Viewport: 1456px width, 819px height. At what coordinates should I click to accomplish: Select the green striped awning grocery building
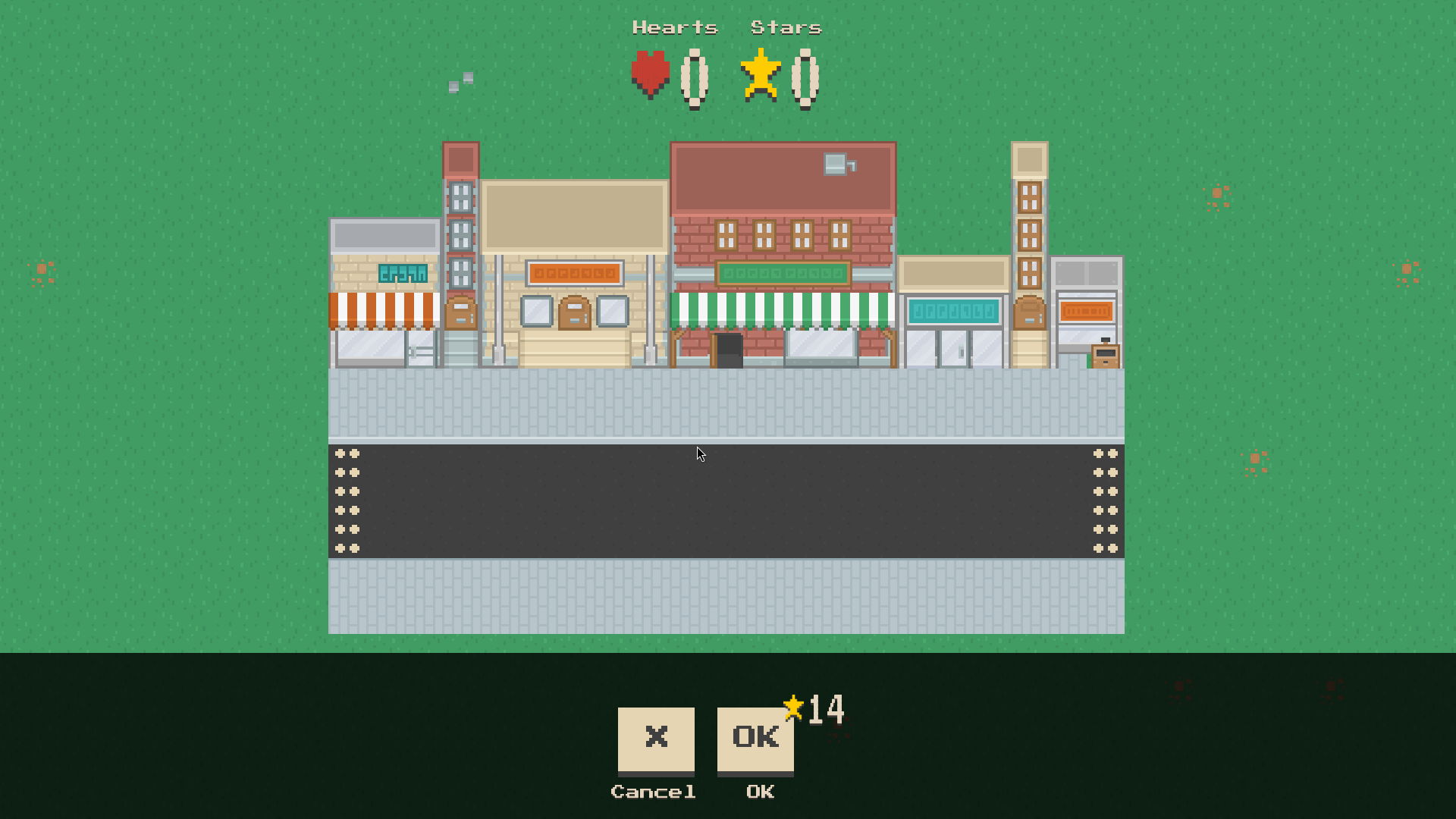(x=783, y=311)
